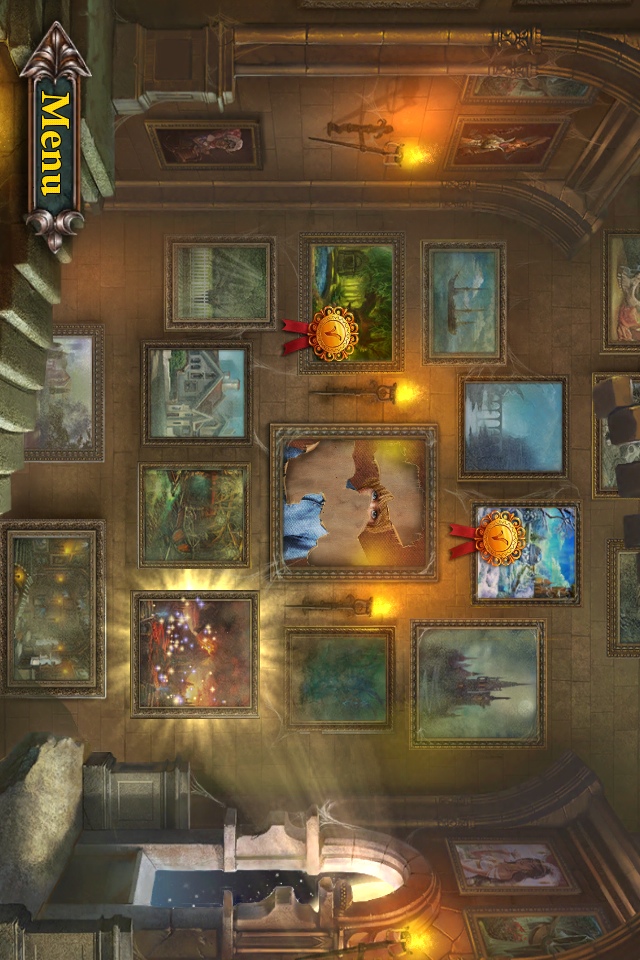Choose the green forest painting with medal
The width and height of the screenshot is (640, 960).
pos(352,300)
